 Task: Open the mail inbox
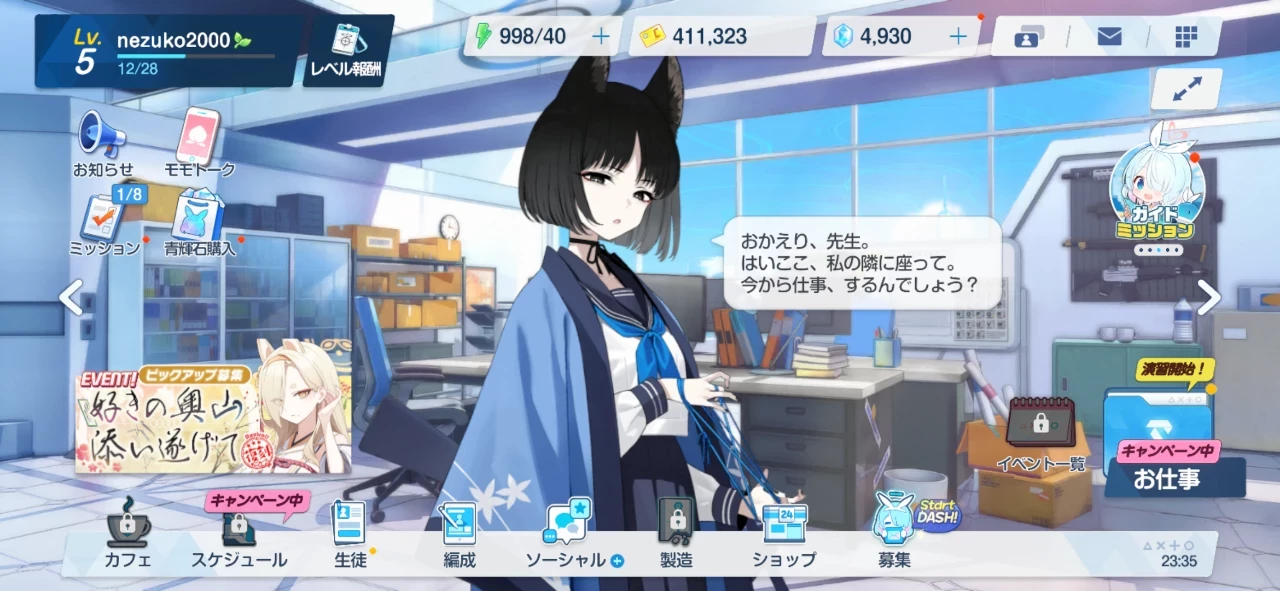[x=1109, y=37]
